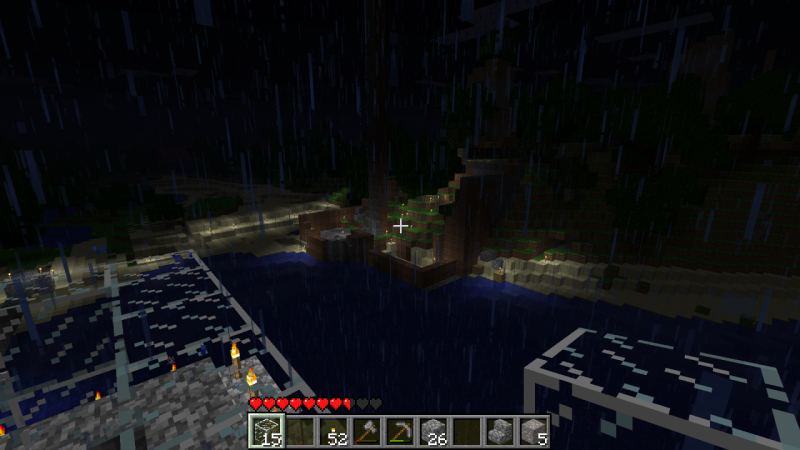Pick the pickaxe hotbar slot
The image size is (800, 450).
(400, 431)
